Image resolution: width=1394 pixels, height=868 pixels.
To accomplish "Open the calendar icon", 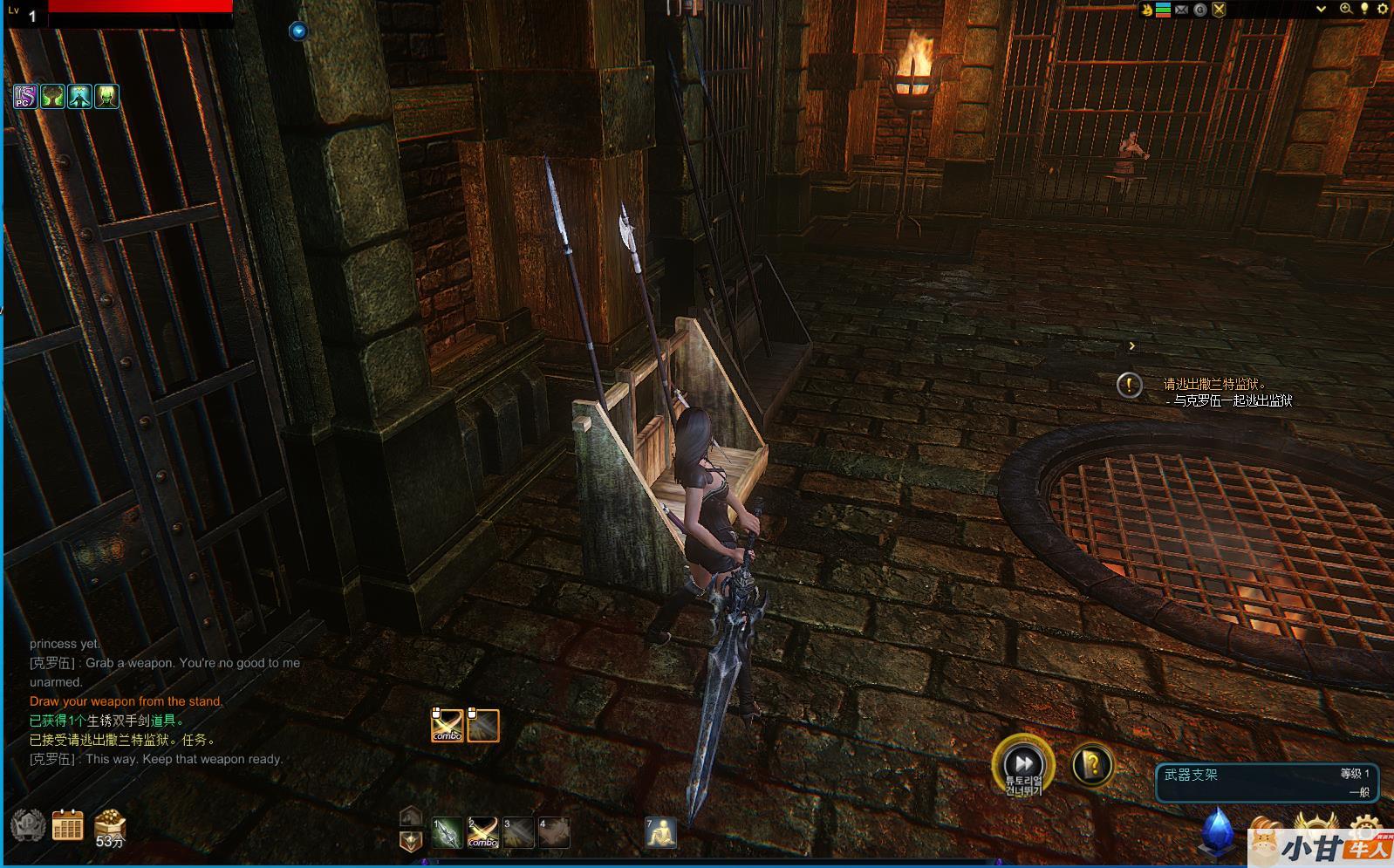I will coord(67,824).
